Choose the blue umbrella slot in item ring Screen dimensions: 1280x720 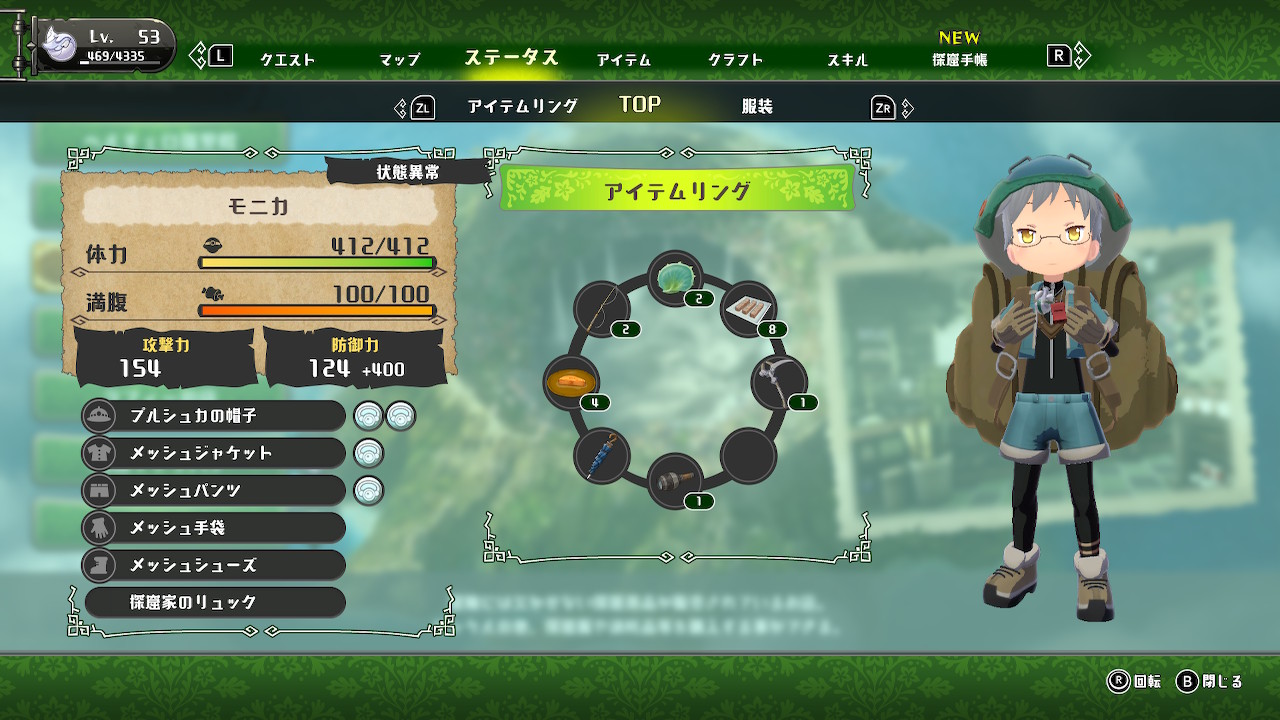click(602, 455)
